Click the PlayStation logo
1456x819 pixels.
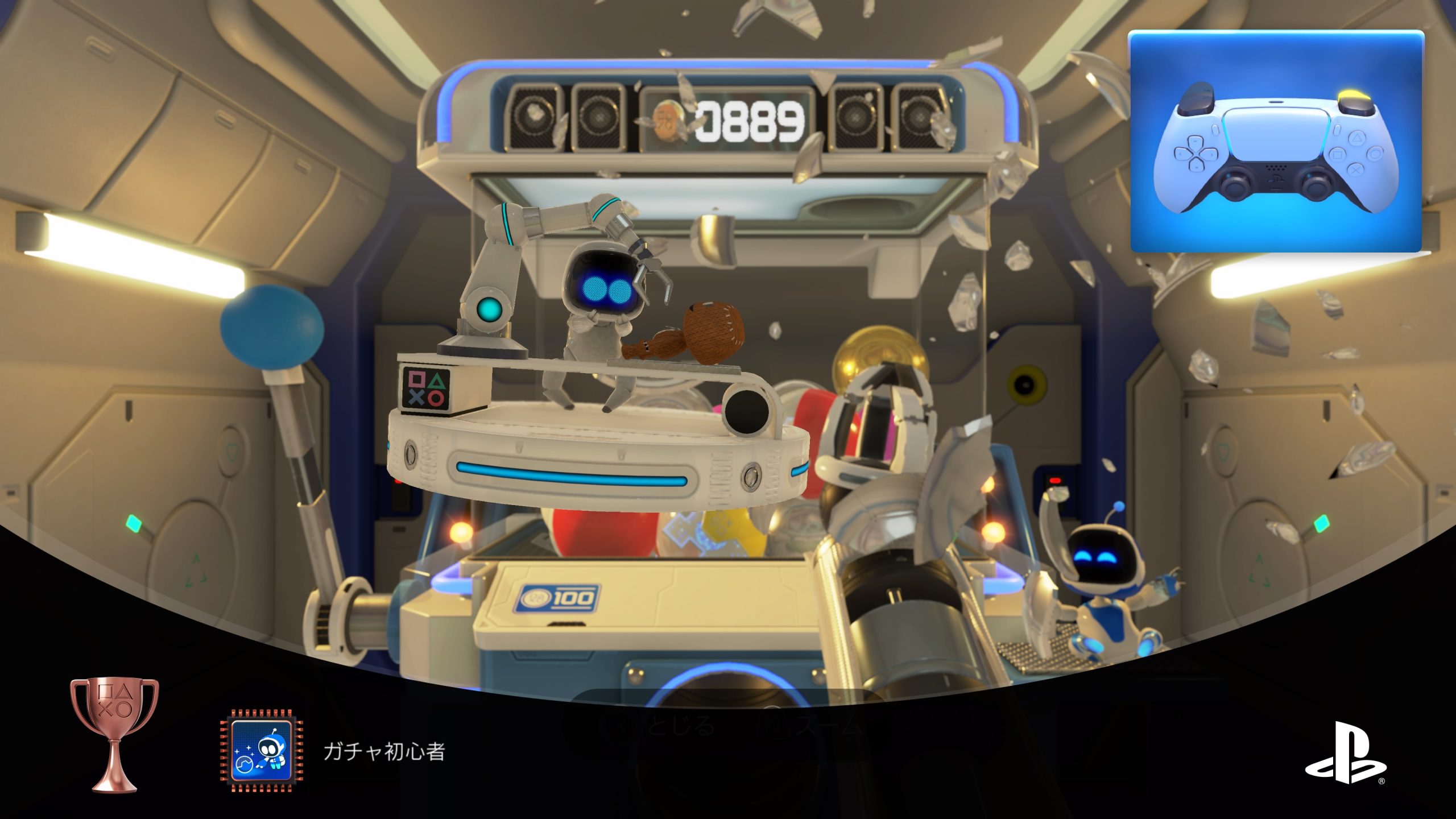point(1345,752)
